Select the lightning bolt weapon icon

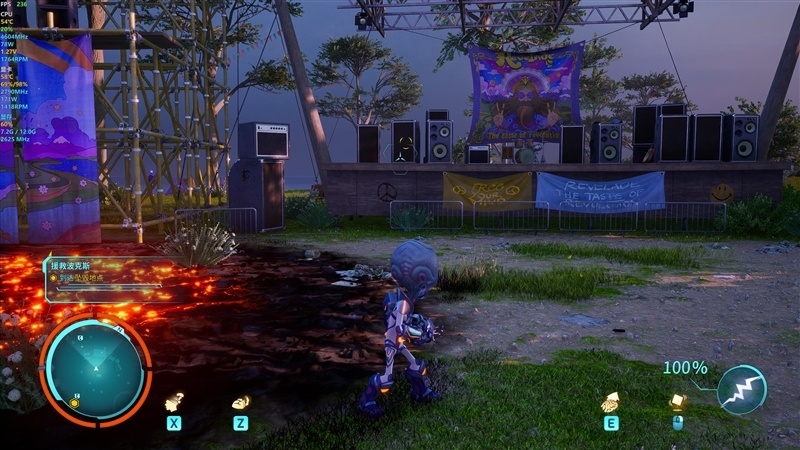coord(742,390)
